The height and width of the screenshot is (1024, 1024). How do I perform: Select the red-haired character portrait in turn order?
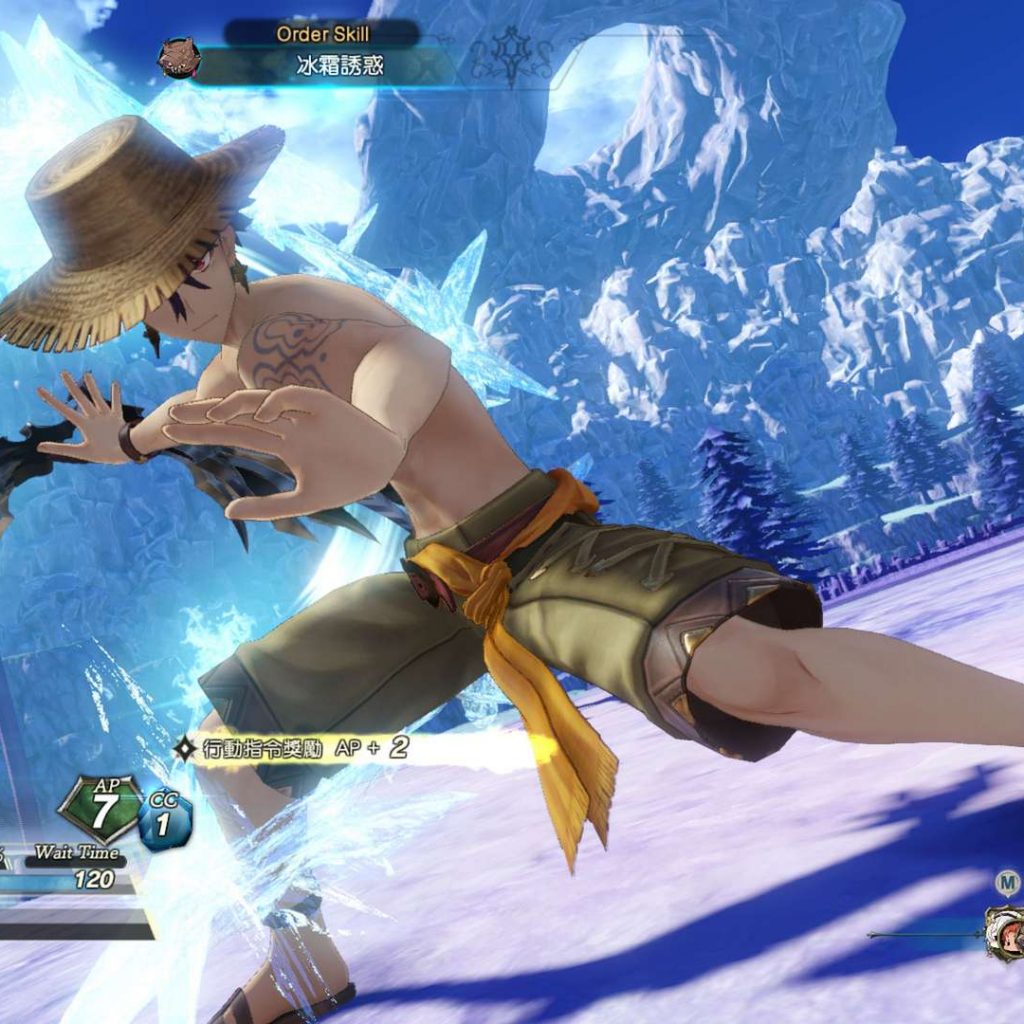click(1006, 933)
